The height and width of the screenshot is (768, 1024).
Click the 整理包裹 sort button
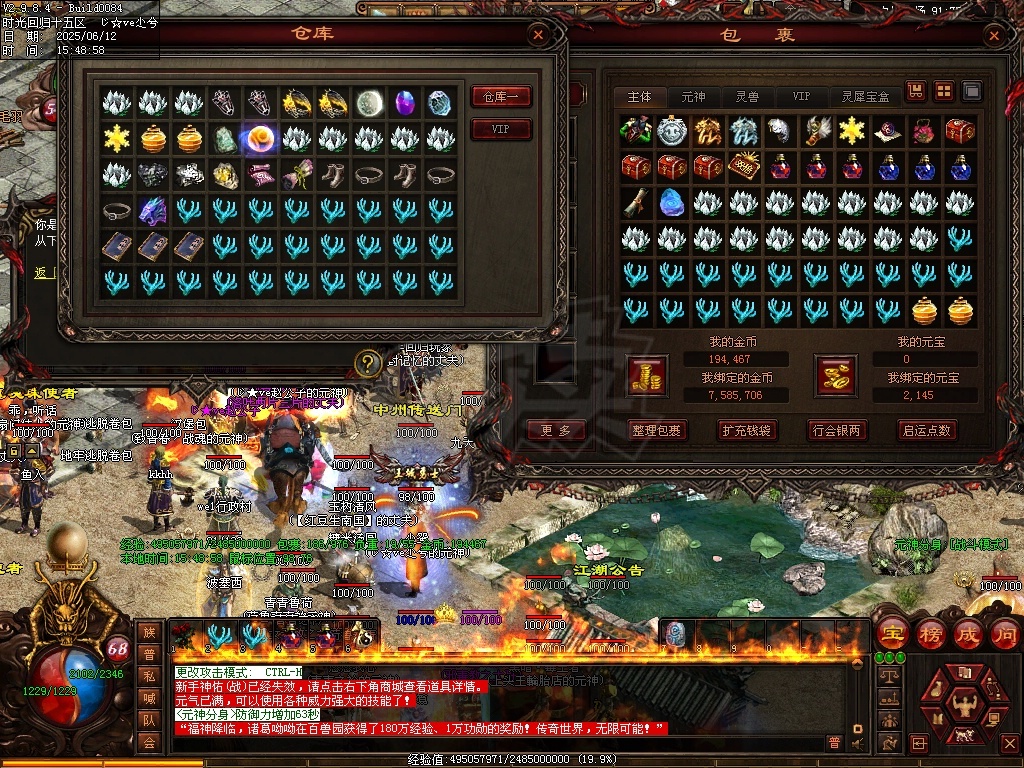coord(658,430)
